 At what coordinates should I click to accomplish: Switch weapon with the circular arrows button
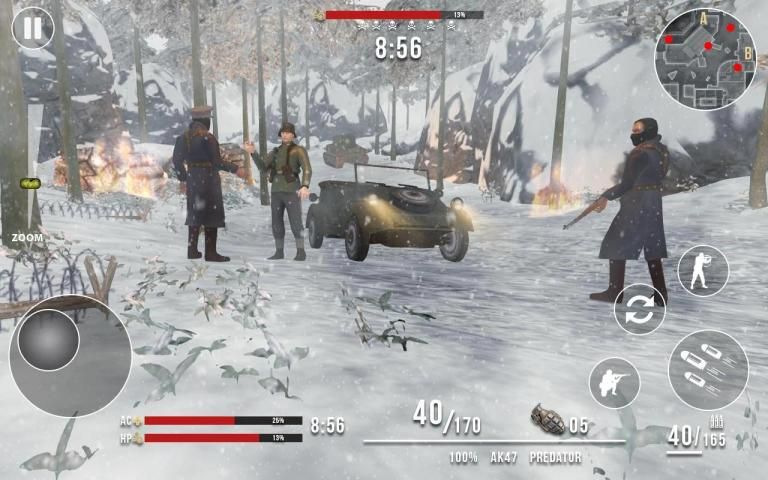pos(640,309)
